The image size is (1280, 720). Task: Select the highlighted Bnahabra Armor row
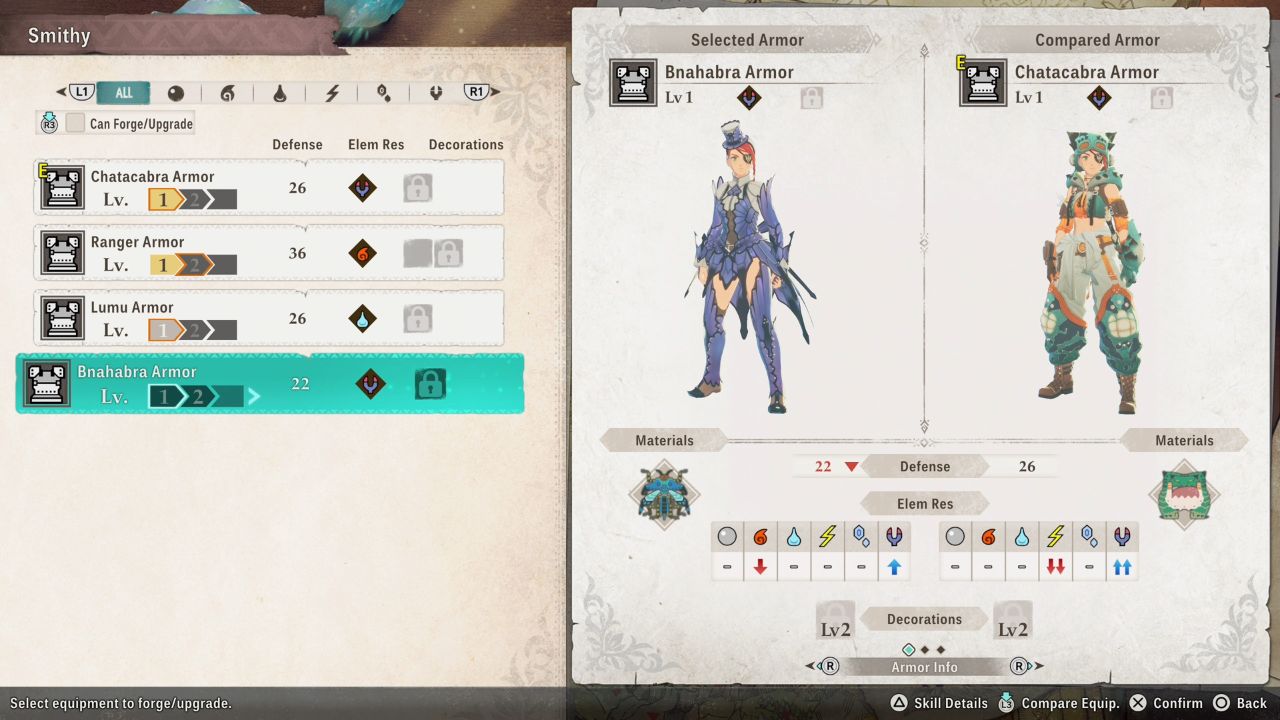[270, 383]
